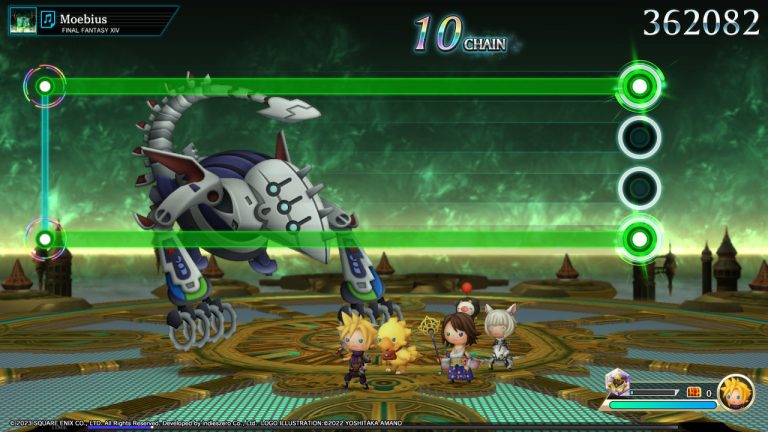
Task: Click the treasure chest counter icon
Action: point(693,392)
